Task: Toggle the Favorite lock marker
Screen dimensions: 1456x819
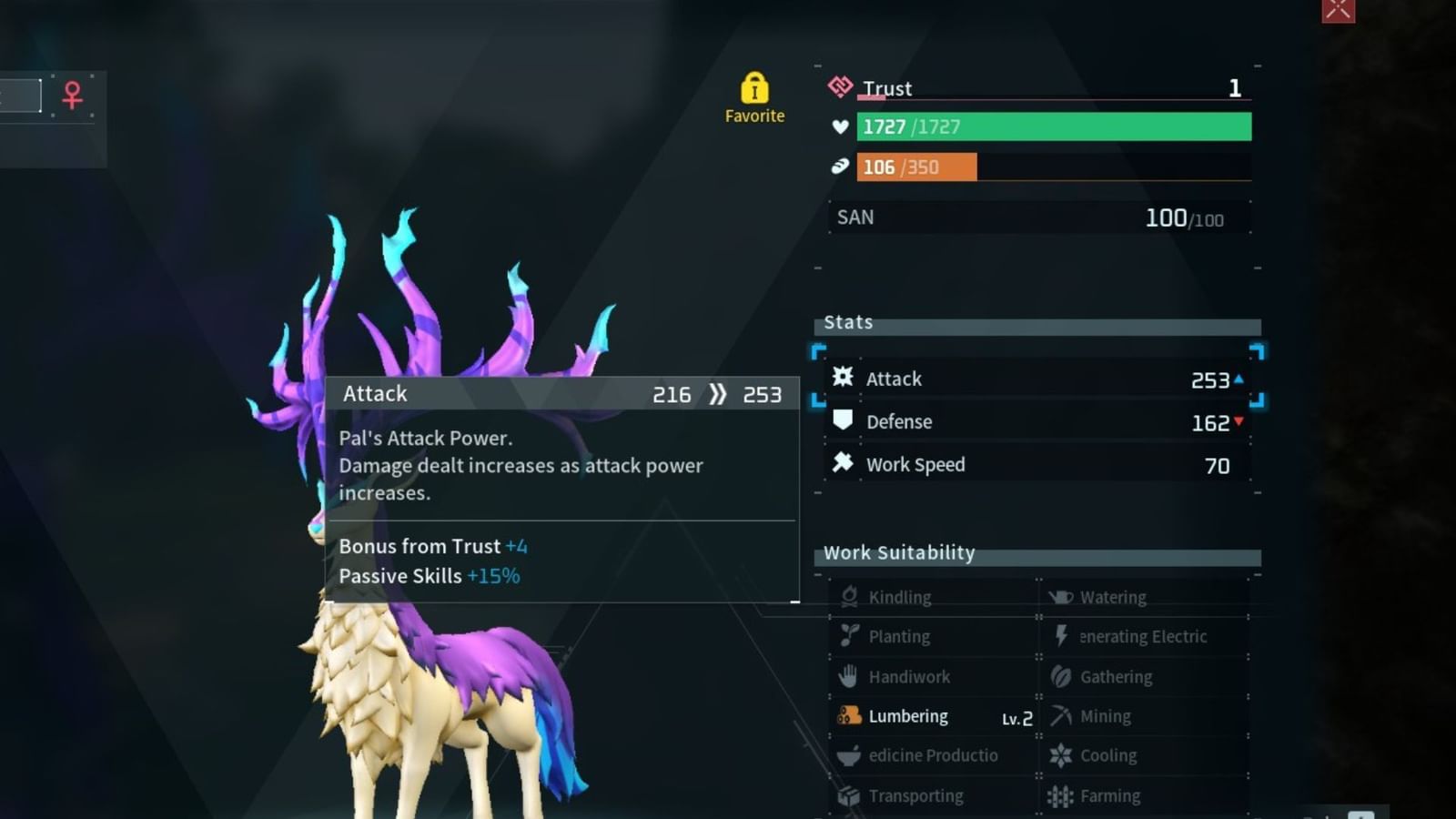Action: (x=754, y=89)
